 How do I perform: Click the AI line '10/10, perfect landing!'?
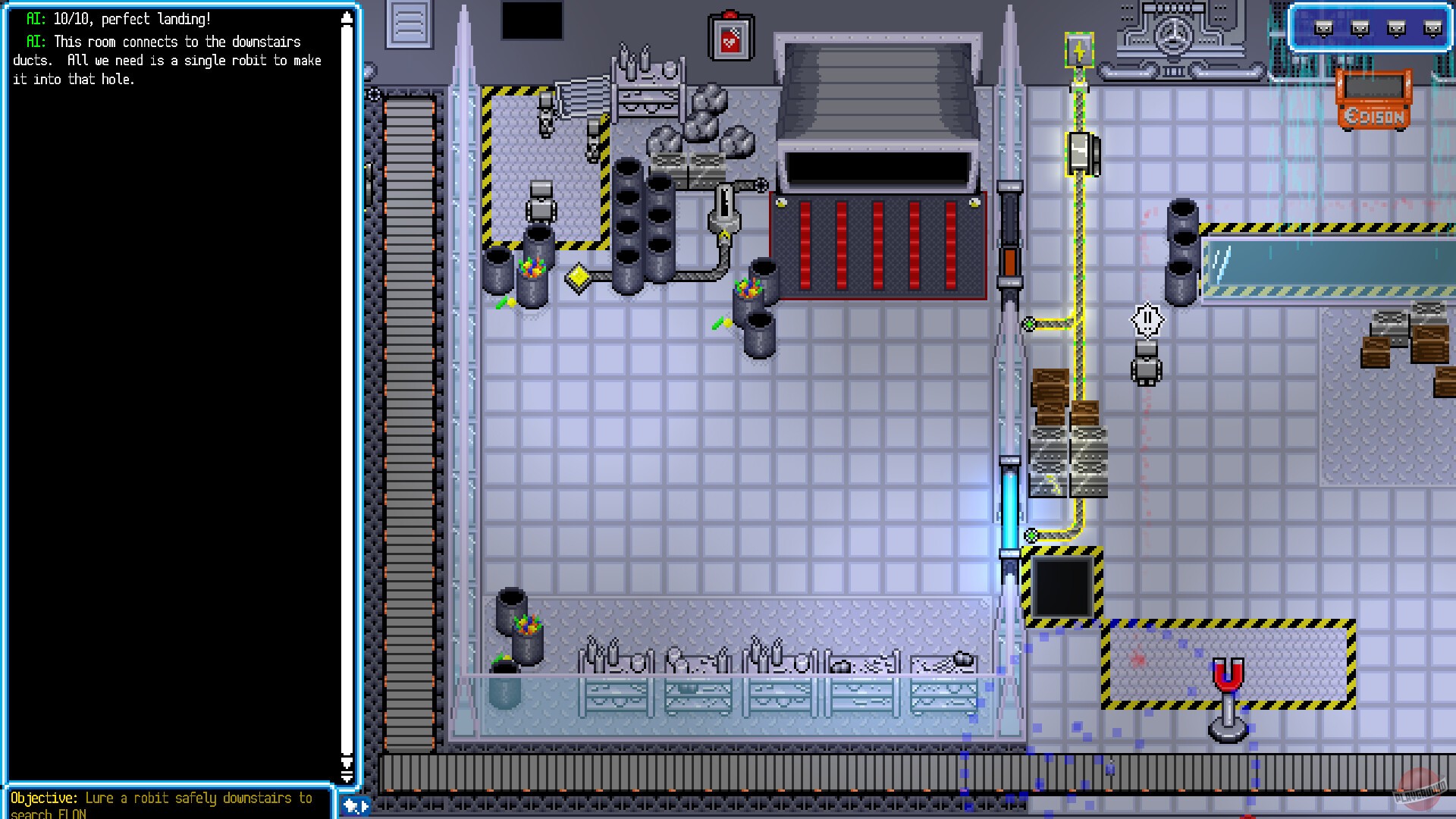[x=118, y=19]
